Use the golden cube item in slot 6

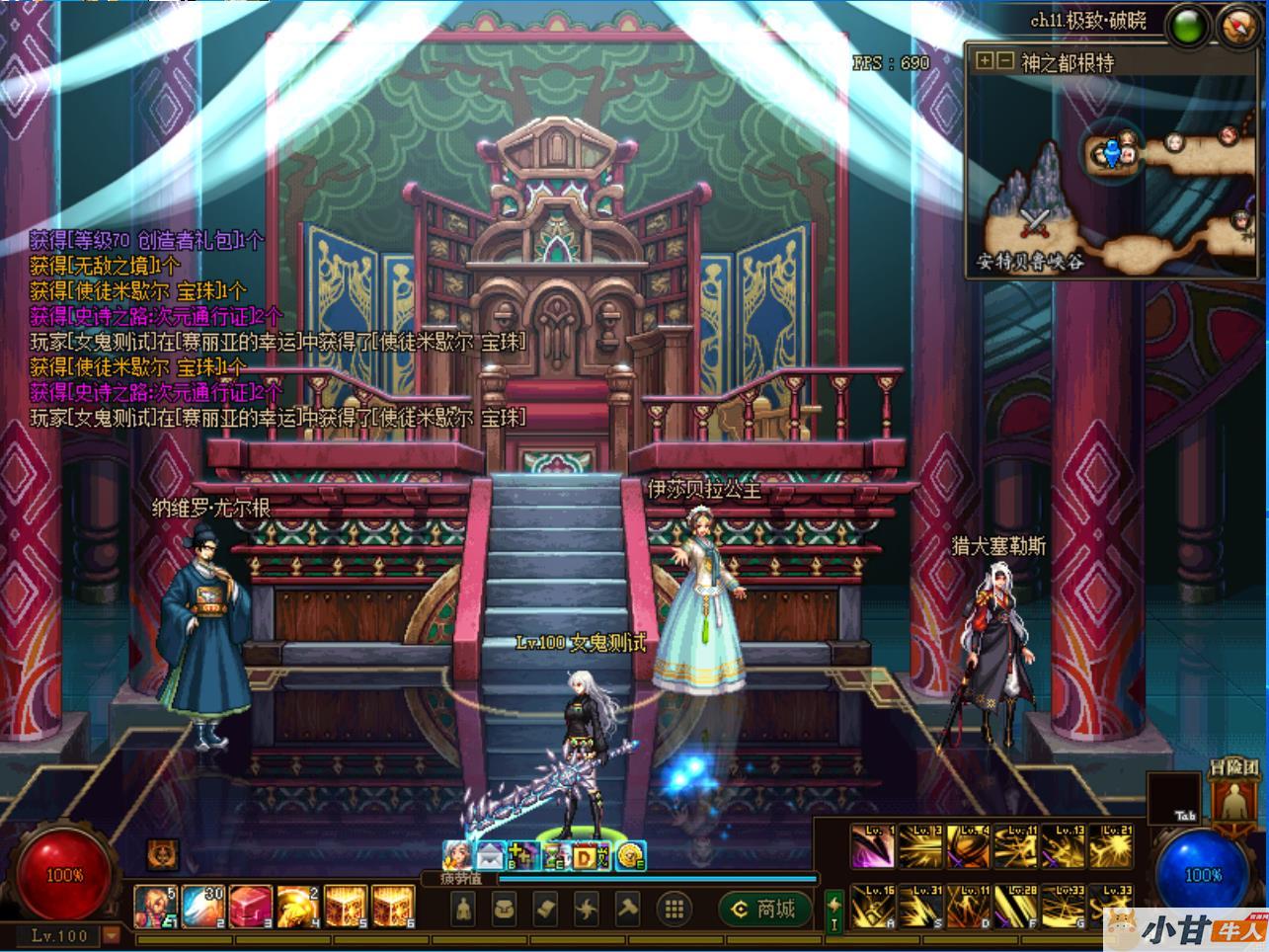[x=392, y=906]
